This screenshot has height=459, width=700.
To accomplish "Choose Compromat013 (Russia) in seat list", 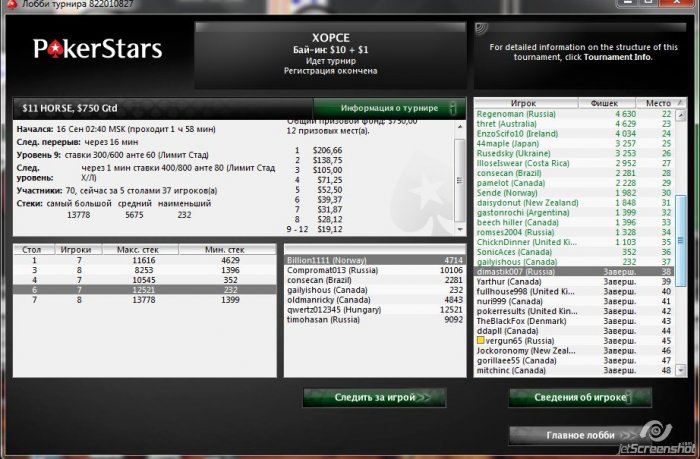I will pos(368,270).
